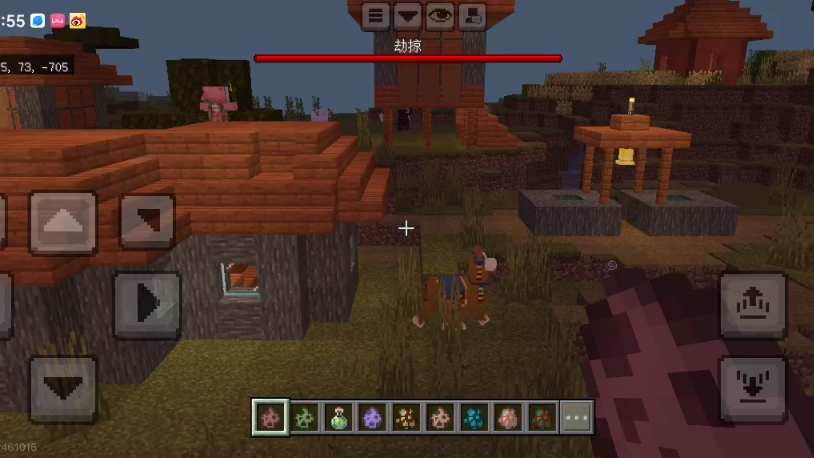Toggle the eye perspective button
This screenshot has width=814, height=458.
click(x=439, y=15)
